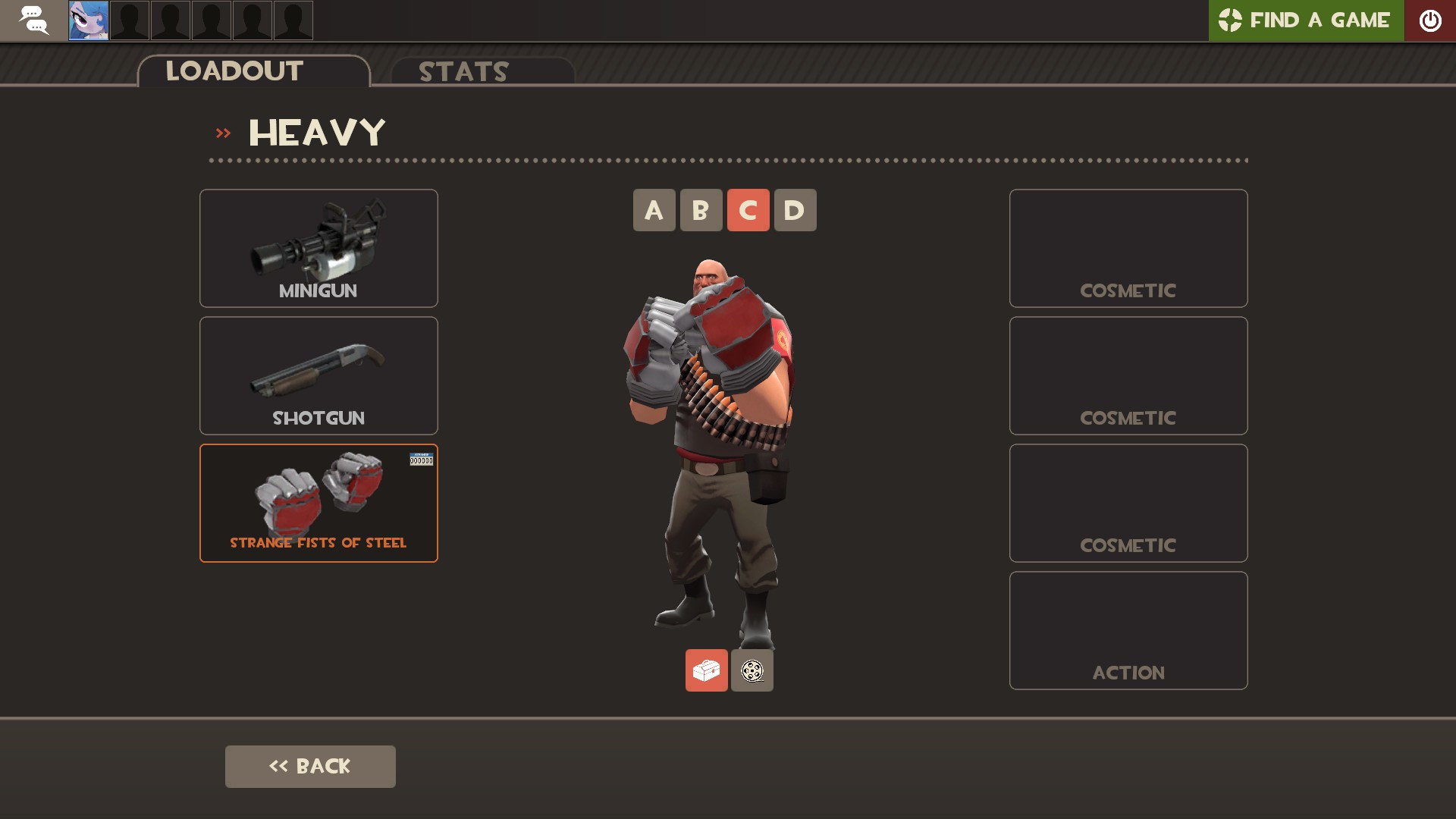Open the toolbox items view

point(706,670)
